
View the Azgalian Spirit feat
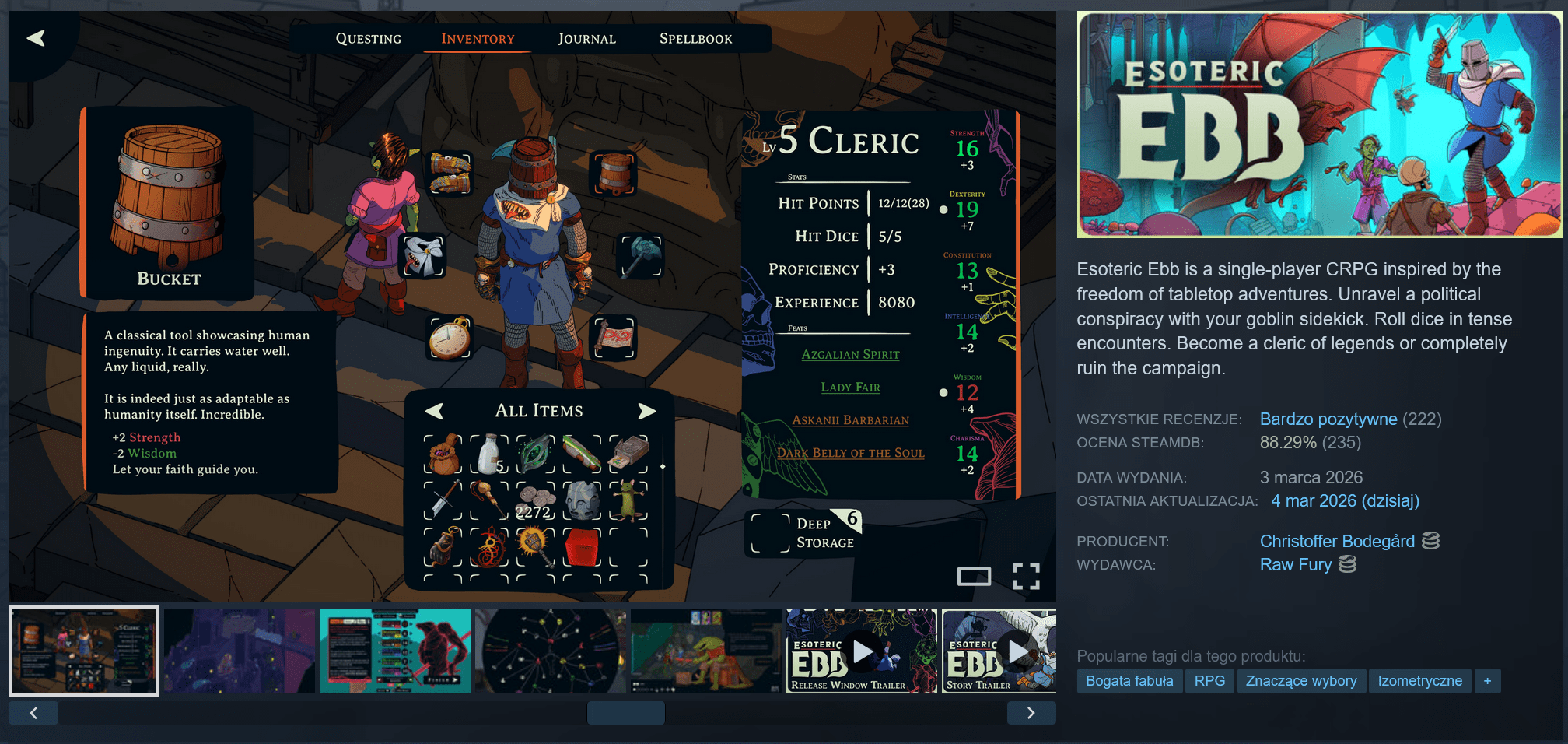(850, 355)
